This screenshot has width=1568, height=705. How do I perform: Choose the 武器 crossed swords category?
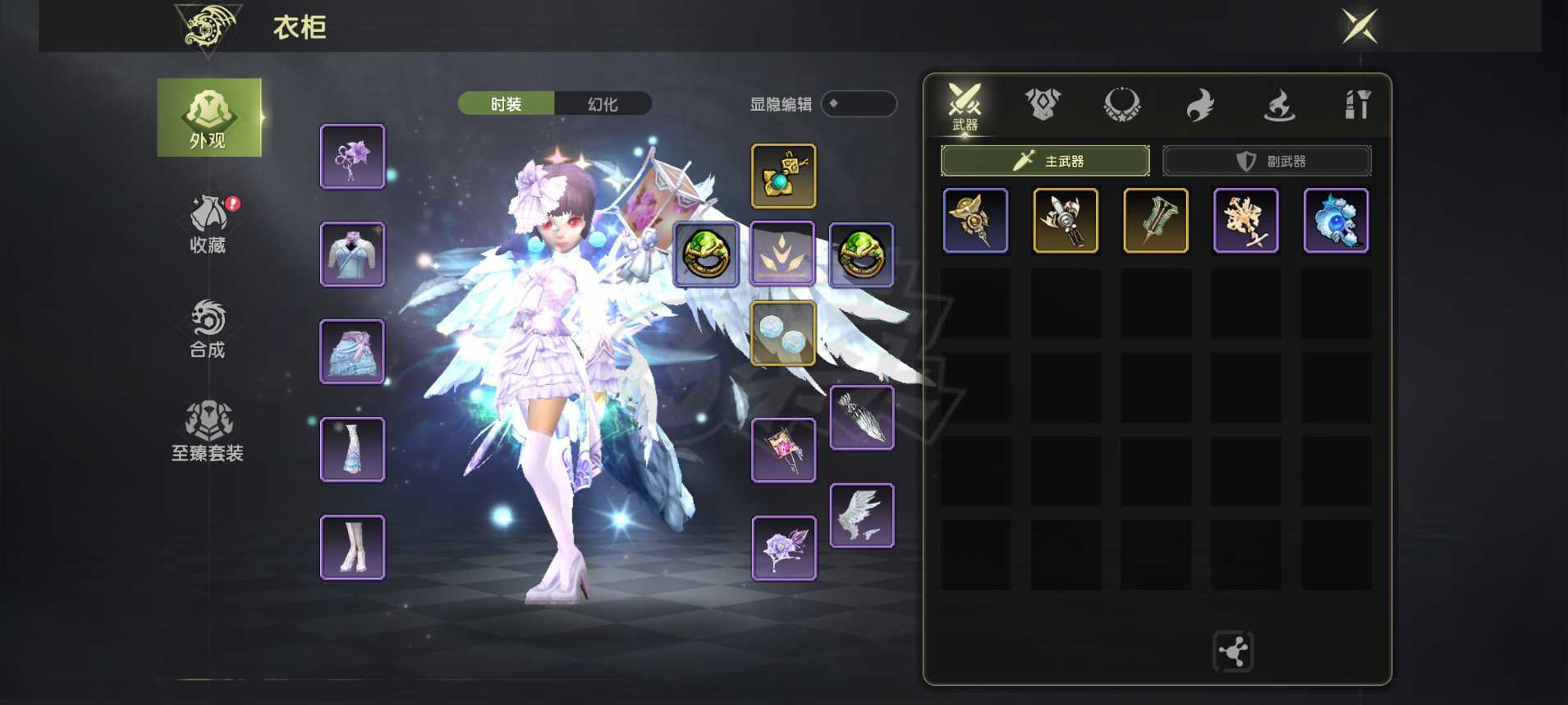click(x=965, y=106)
